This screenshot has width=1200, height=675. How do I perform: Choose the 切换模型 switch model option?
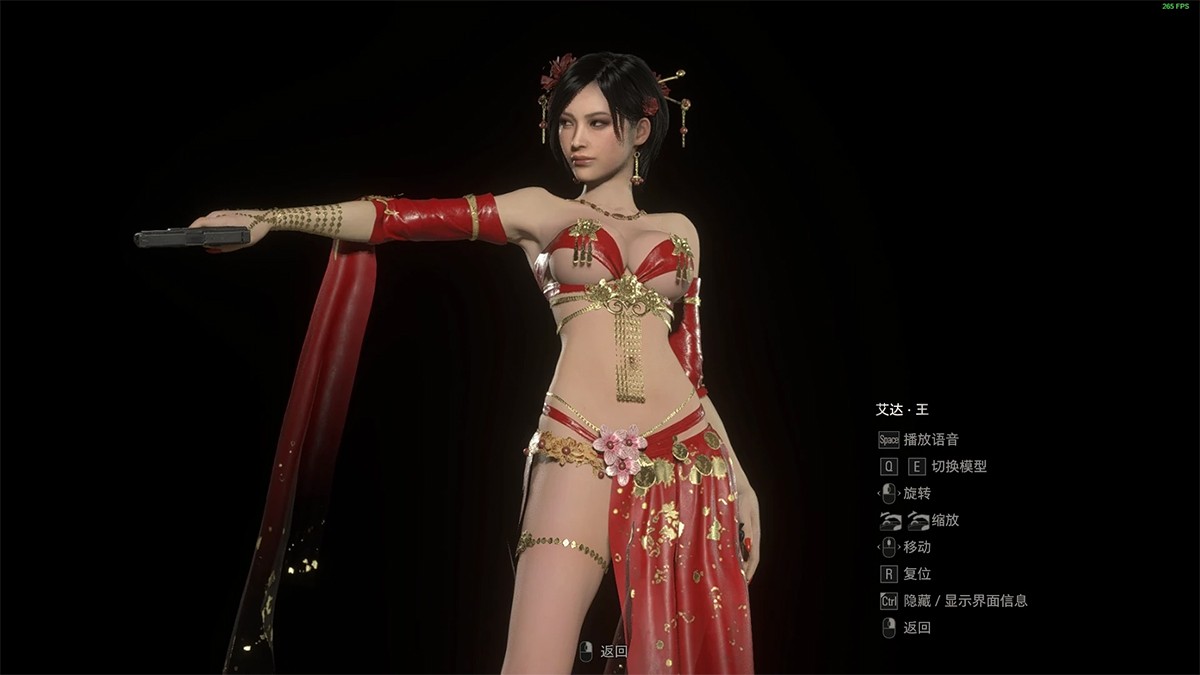[x=958, y=466]
